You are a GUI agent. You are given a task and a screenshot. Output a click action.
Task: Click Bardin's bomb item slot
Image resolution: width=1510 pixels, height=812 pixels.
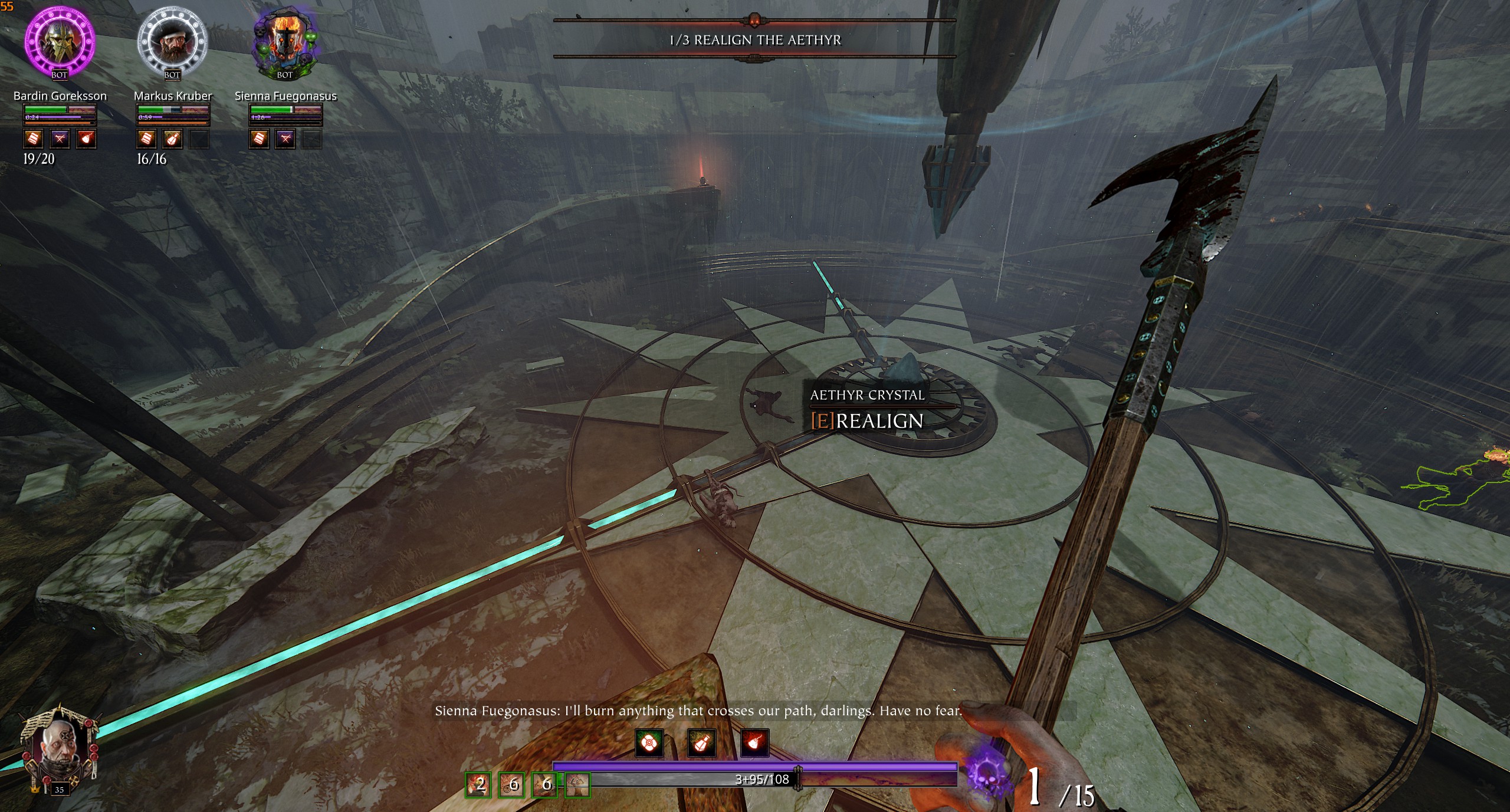tap(86, 139)
